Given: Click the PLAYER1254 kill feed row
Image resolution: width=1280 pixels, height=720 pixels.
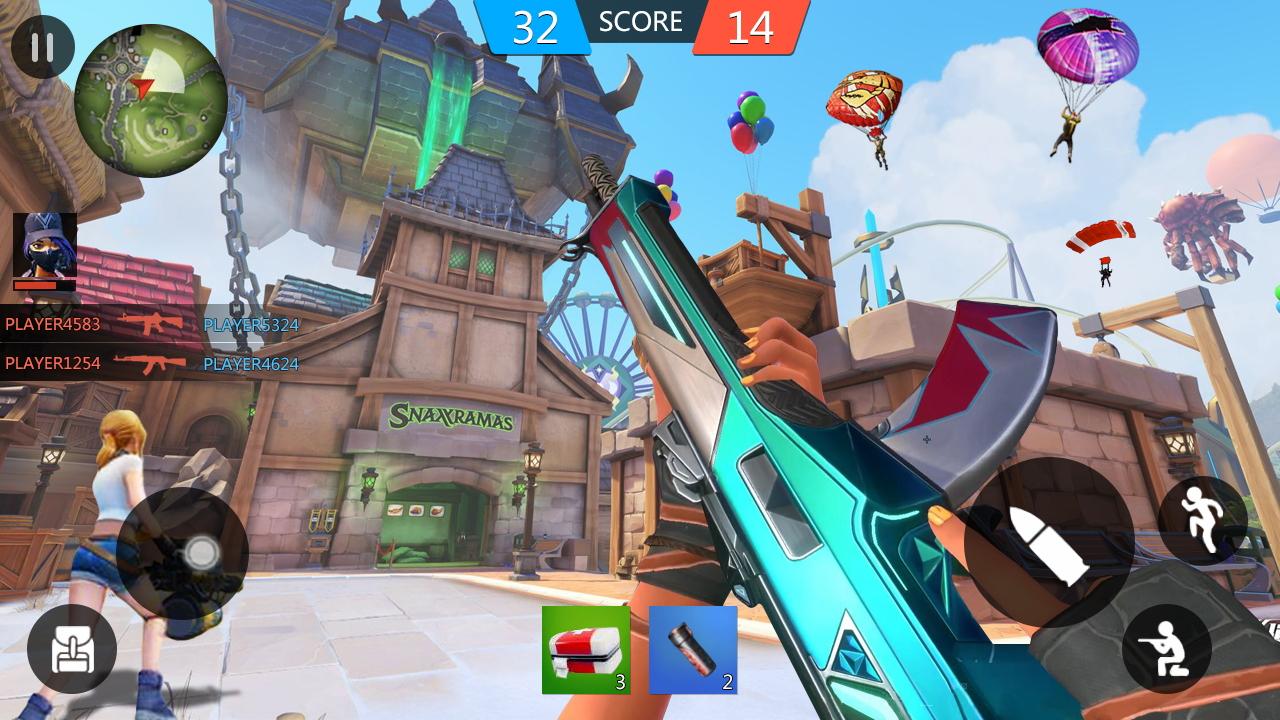Looking at the screenshot, I should (x=150, y=363).
